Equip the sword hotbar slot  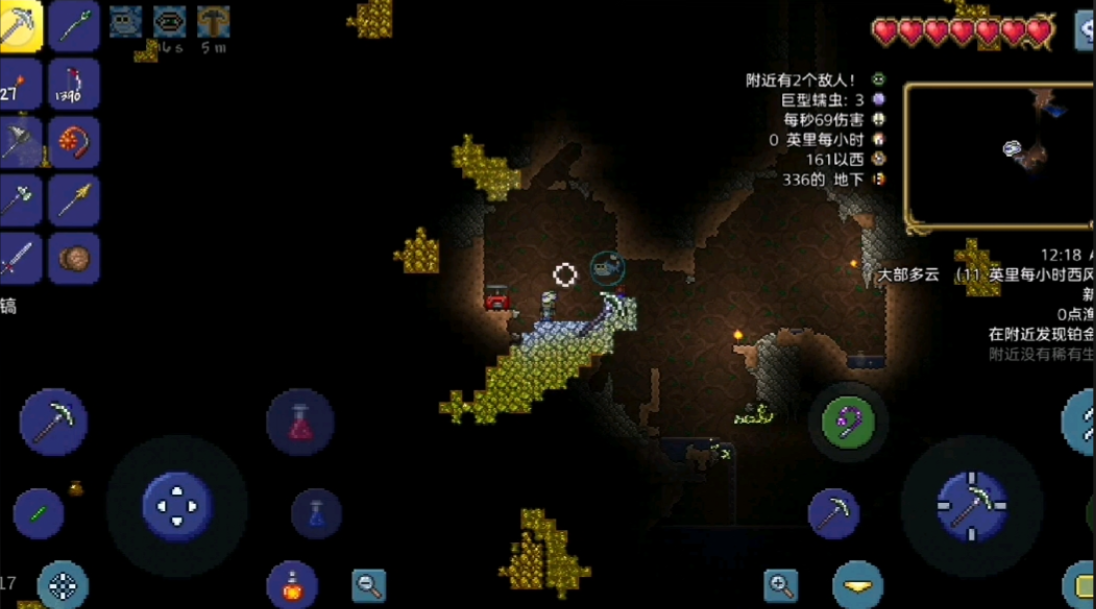(x=20, y=258)
